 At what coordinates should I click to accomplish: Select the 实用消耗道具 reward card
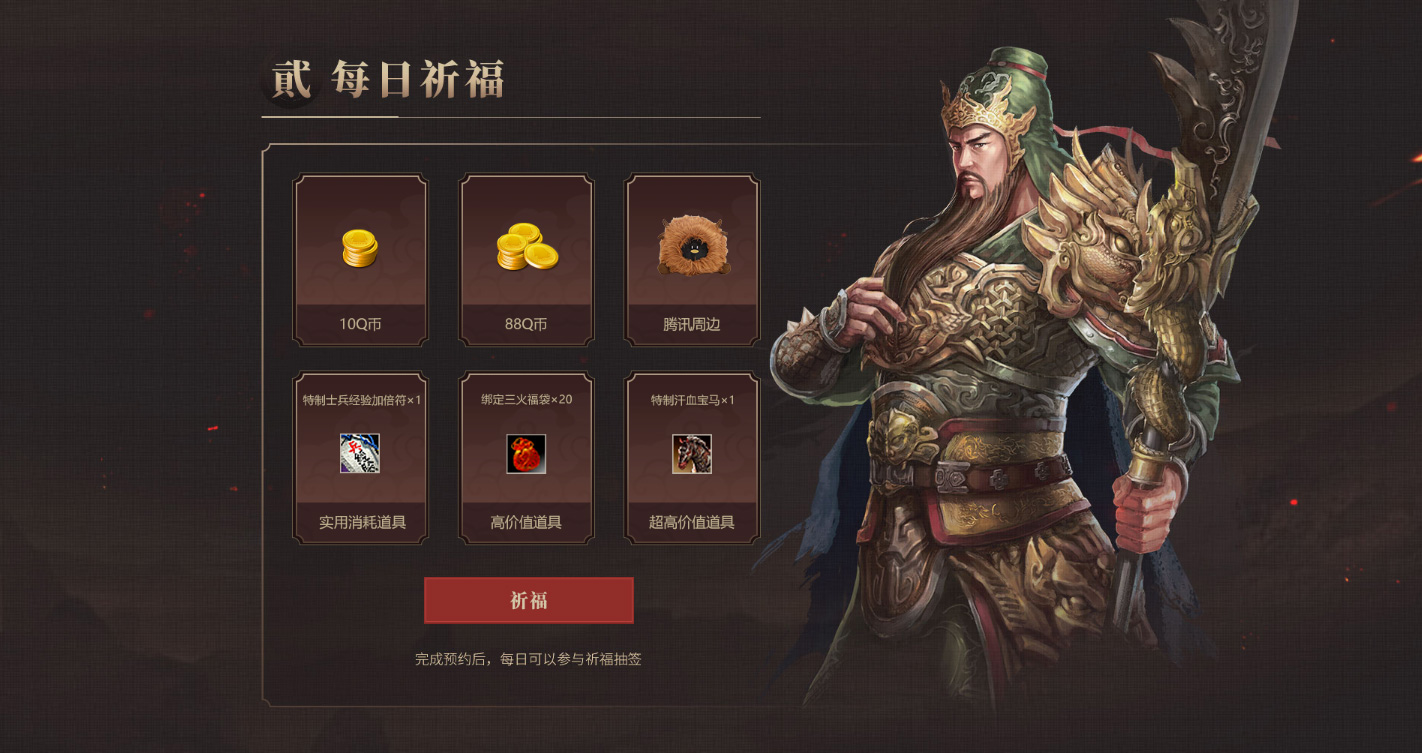coord(360,460)
